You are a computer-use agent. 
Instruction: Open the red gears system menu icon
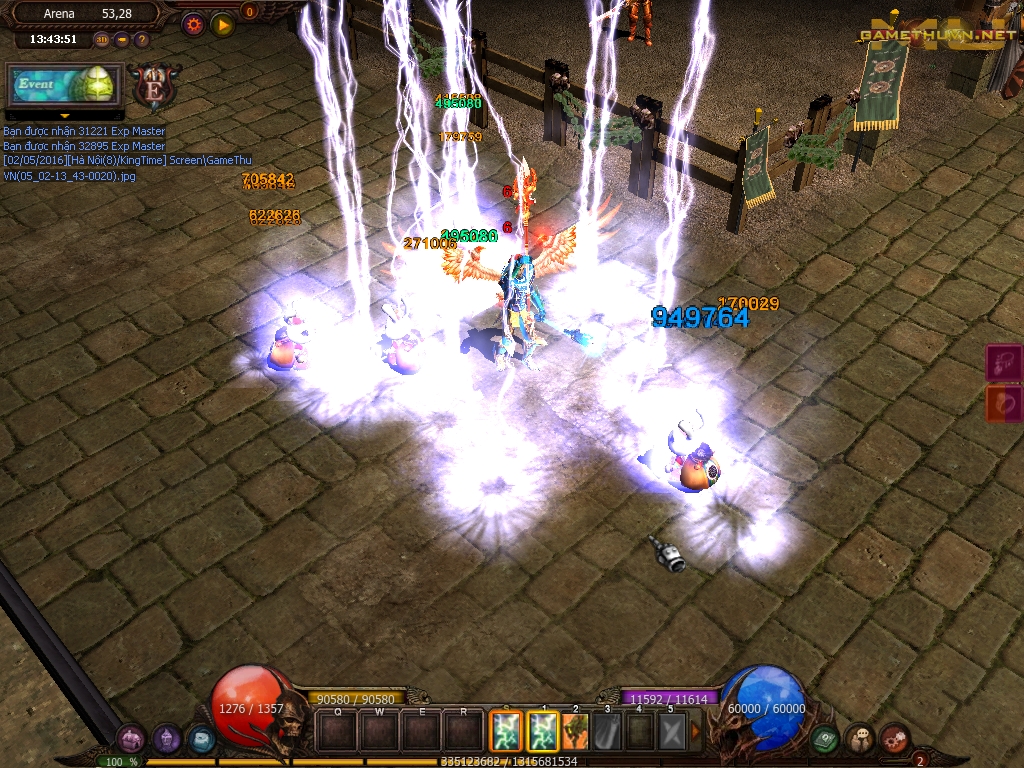point(894,739)
